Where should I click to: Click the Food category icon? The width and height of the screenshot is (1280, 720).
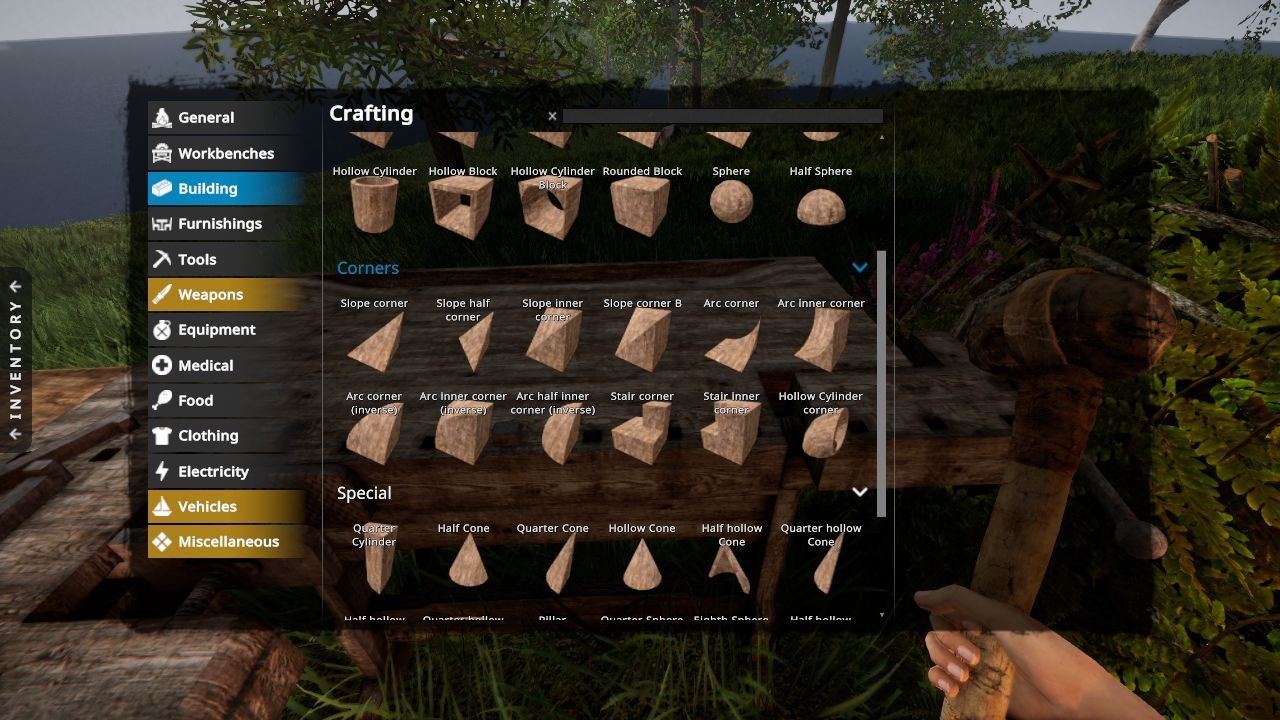tap(162, 400)
